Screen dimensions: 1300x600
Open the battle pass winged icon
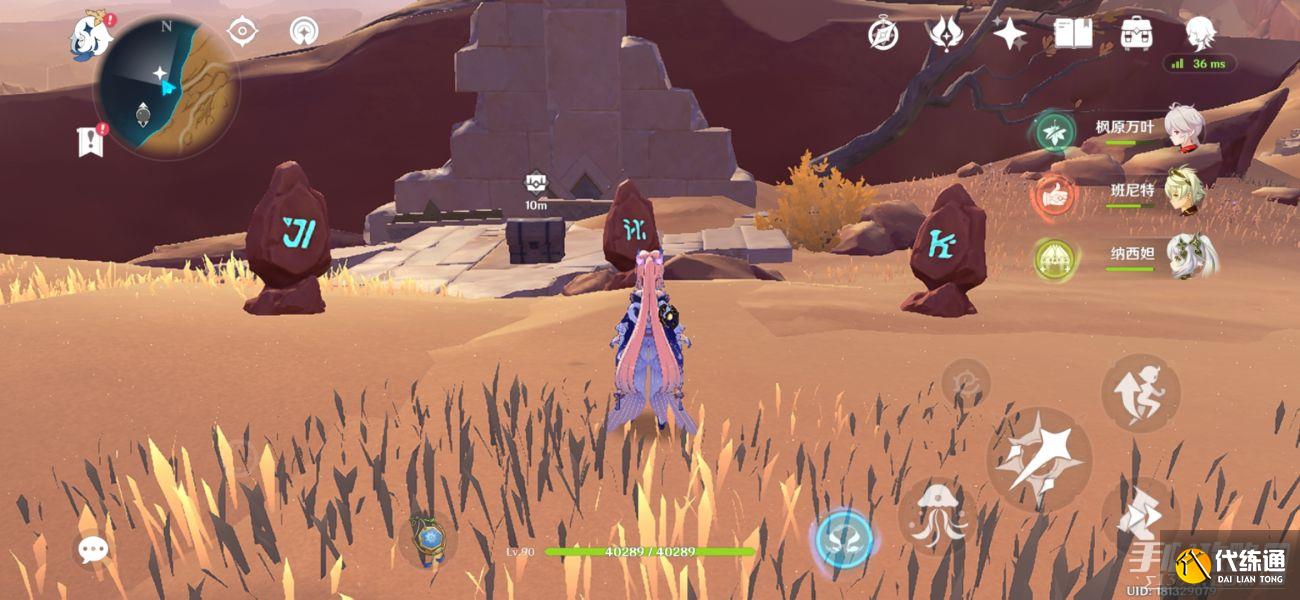coord(945,33)
